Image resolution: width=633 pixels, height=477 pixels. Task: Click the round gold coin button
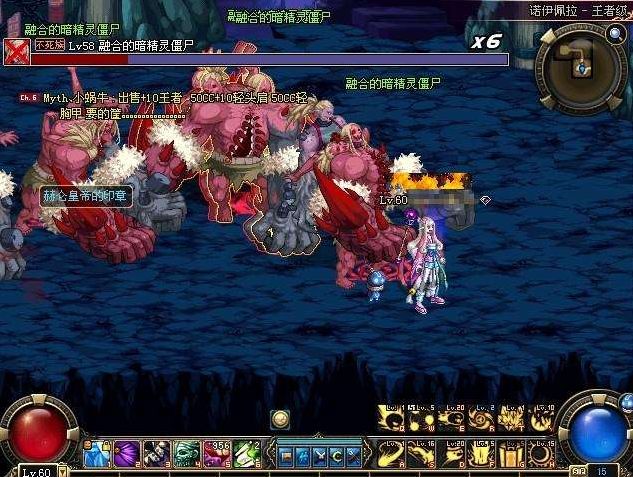[x=280, y=419]
